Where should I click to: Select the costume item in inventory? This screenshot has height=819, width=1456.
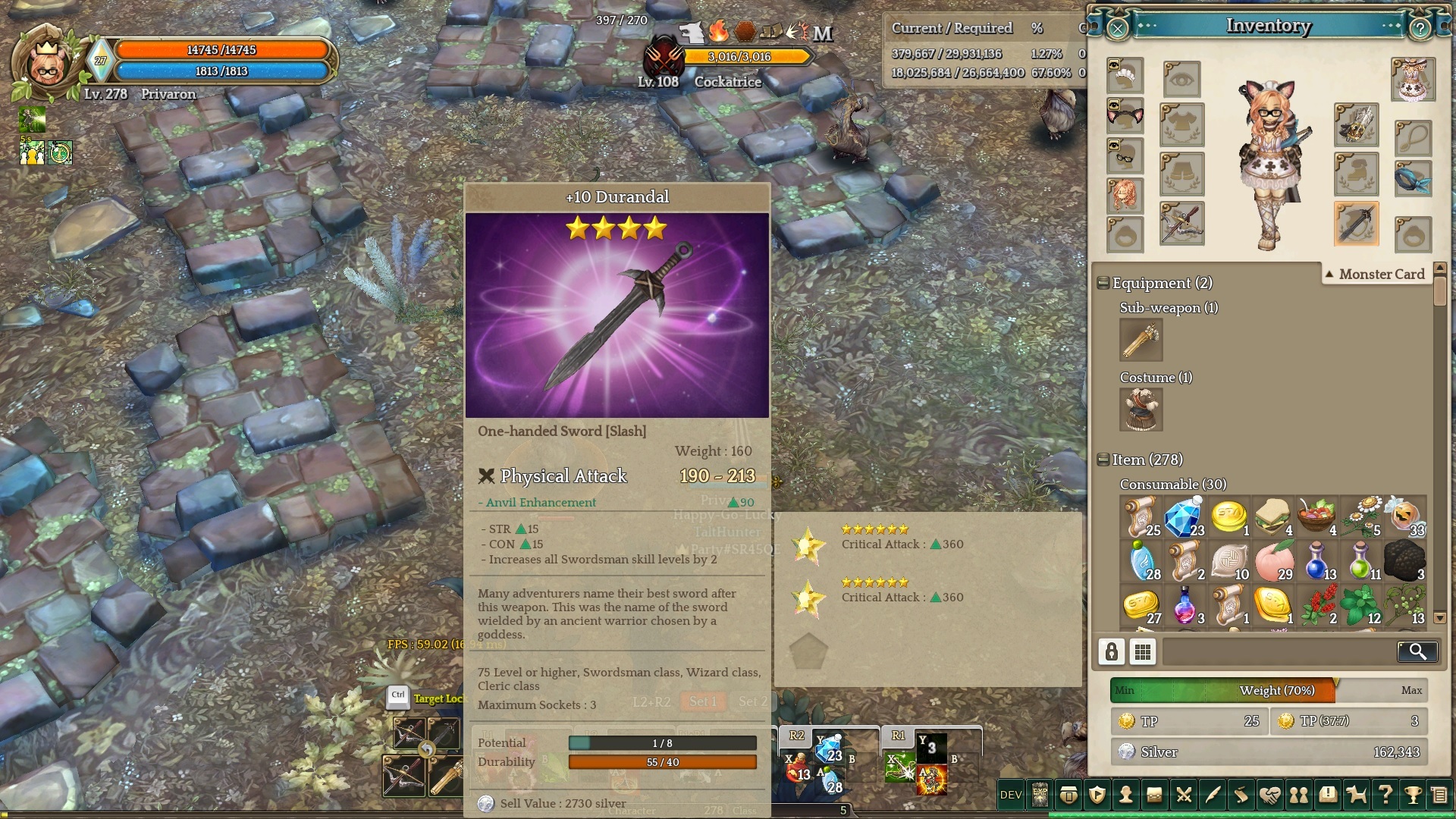[1141, 409]
